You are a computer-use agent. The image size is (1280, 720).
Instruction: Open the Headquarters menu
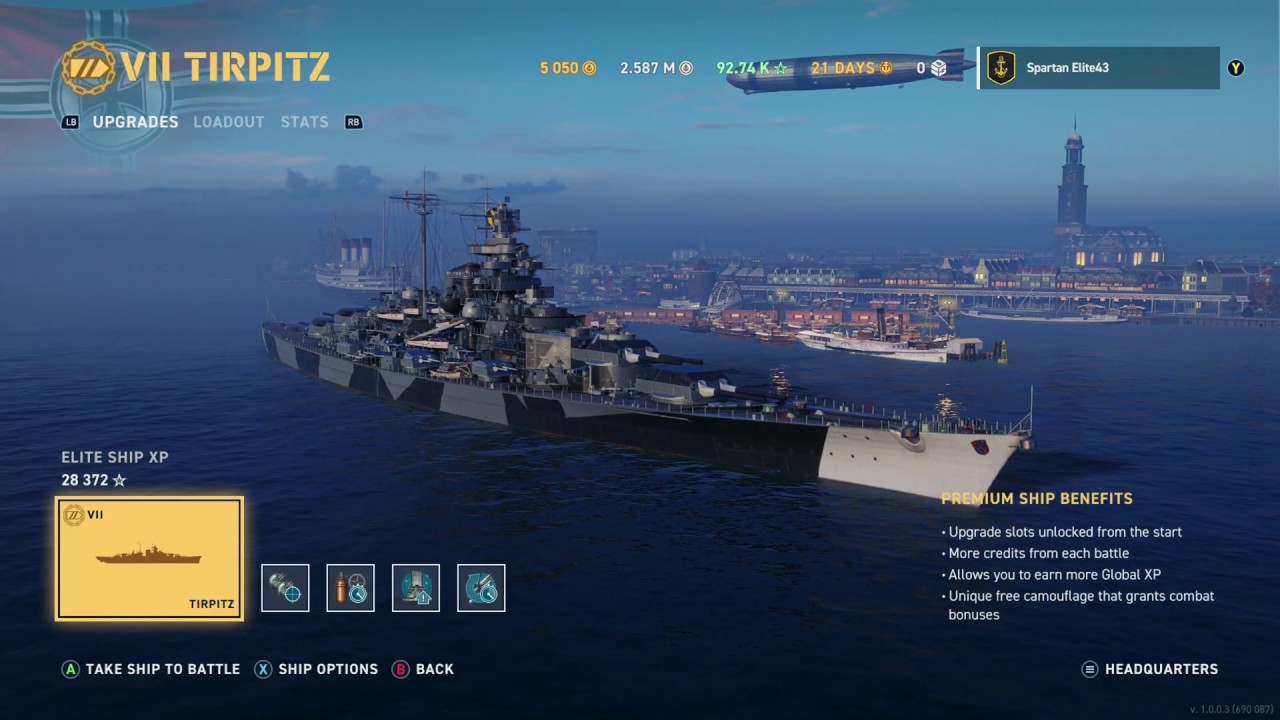tap(1150, 669)
